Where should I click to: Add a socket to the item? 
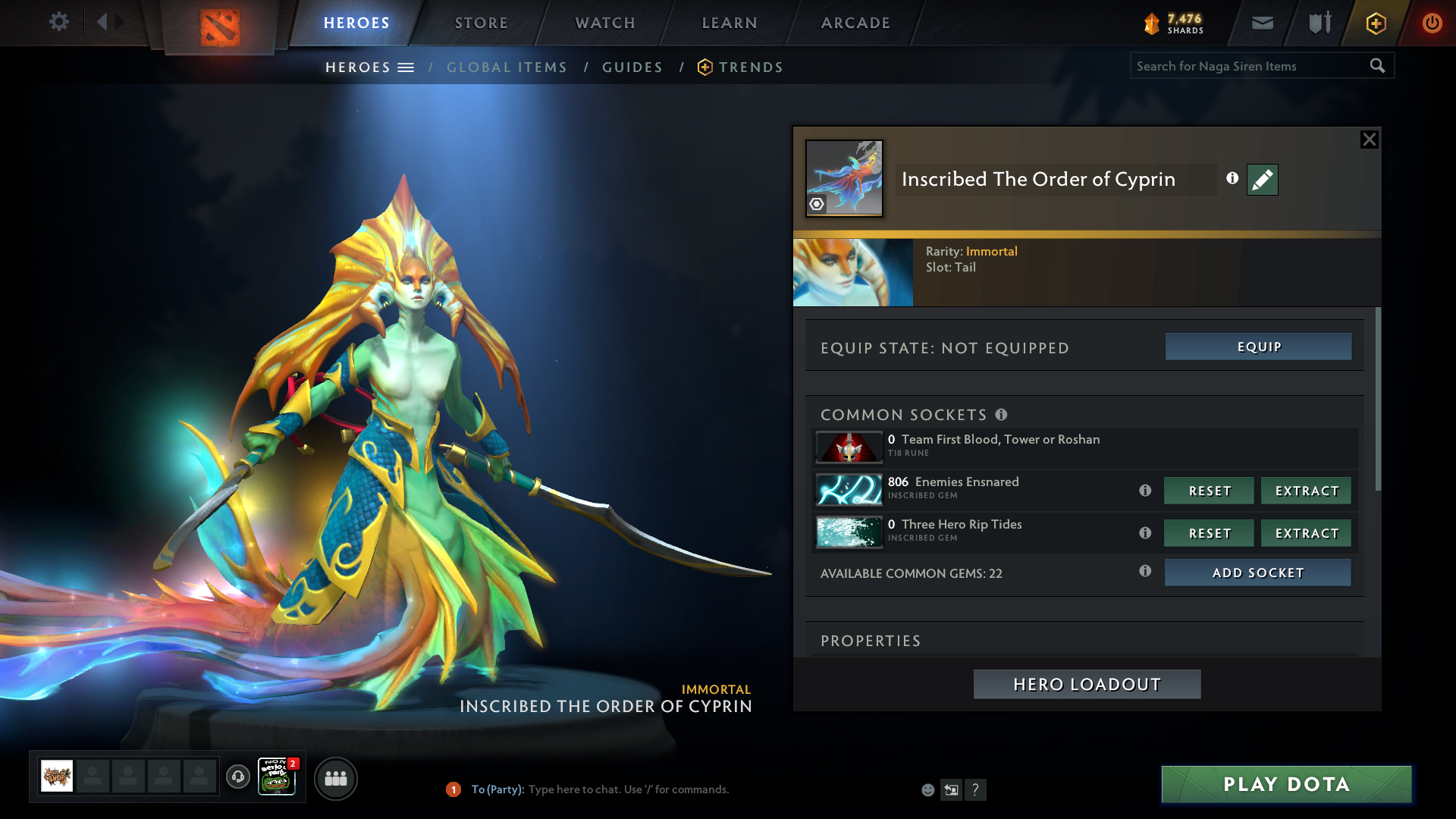coord(1257,573)
